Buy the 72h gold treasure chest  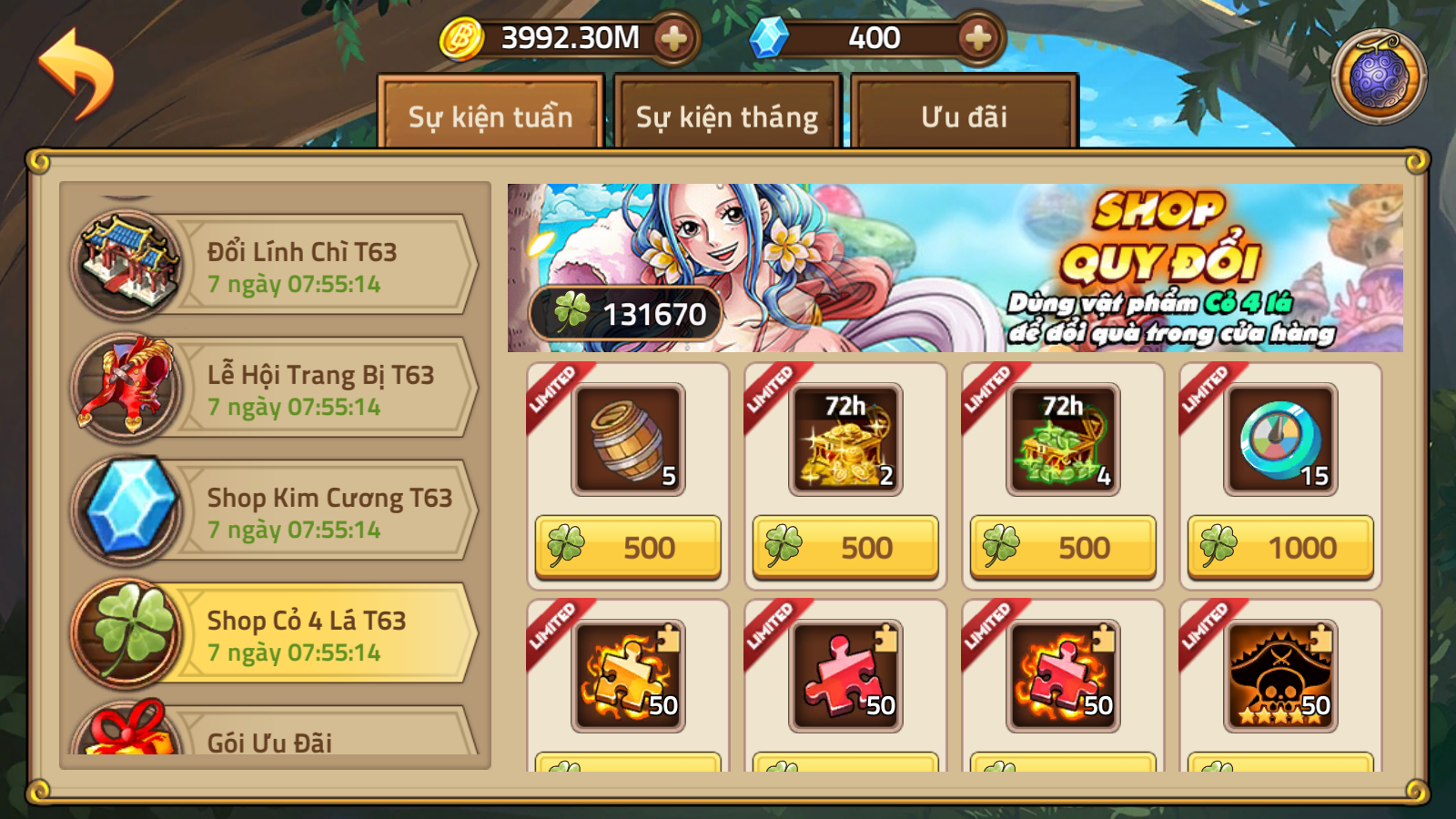[845, 548]
